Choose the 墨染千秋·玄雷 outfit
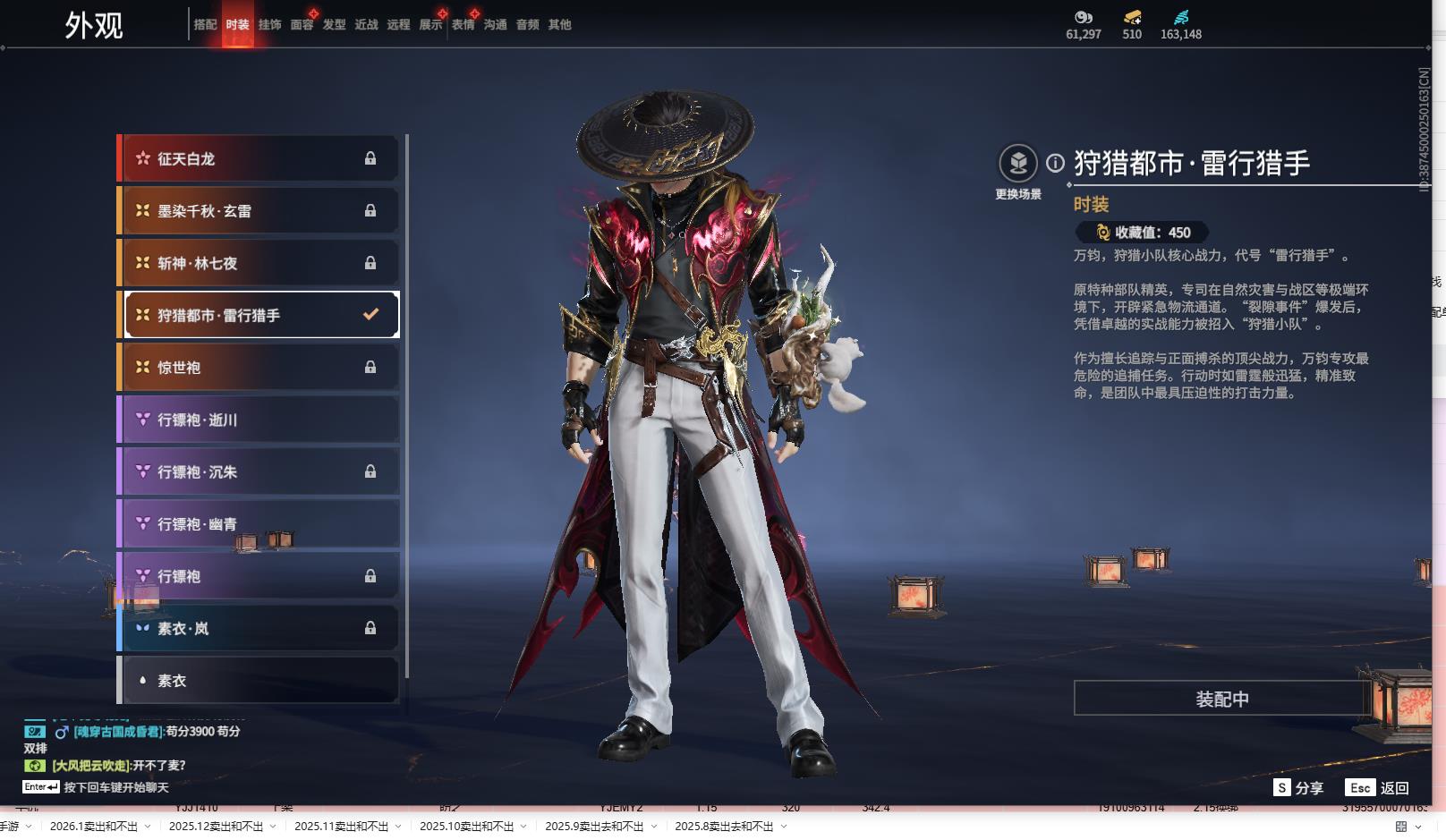The height and width of the screenshot is (840, 1446). (x=259, y=211)
